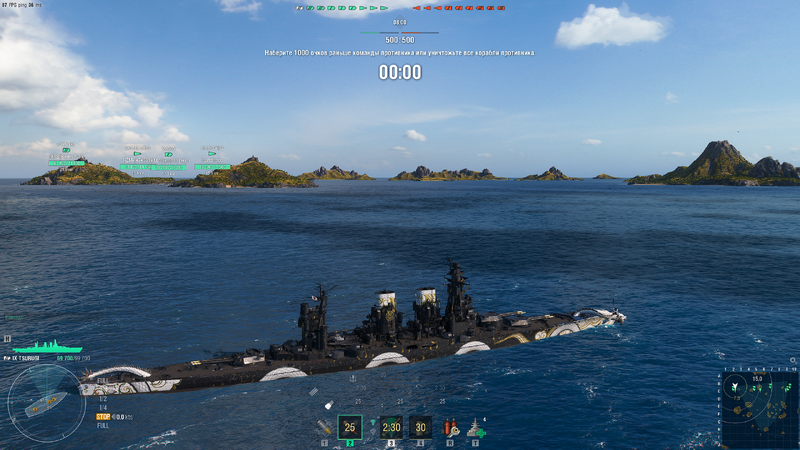
Task: Use the Repair Party consumable
Action: (x=476, y=428)
